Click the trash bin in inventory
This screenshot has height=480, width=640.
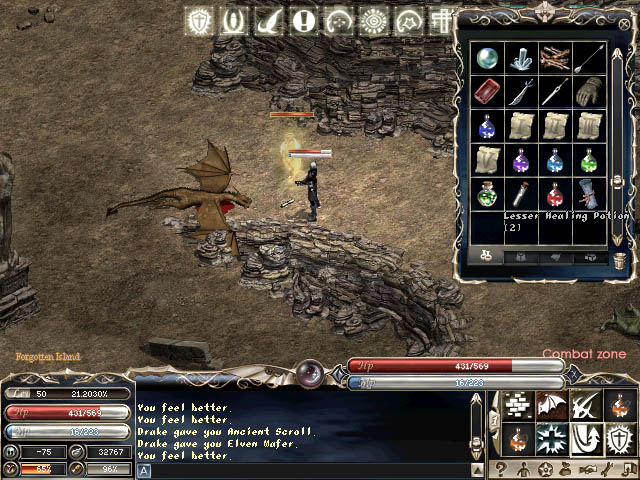pyautogui.click(x=620, y=258)
